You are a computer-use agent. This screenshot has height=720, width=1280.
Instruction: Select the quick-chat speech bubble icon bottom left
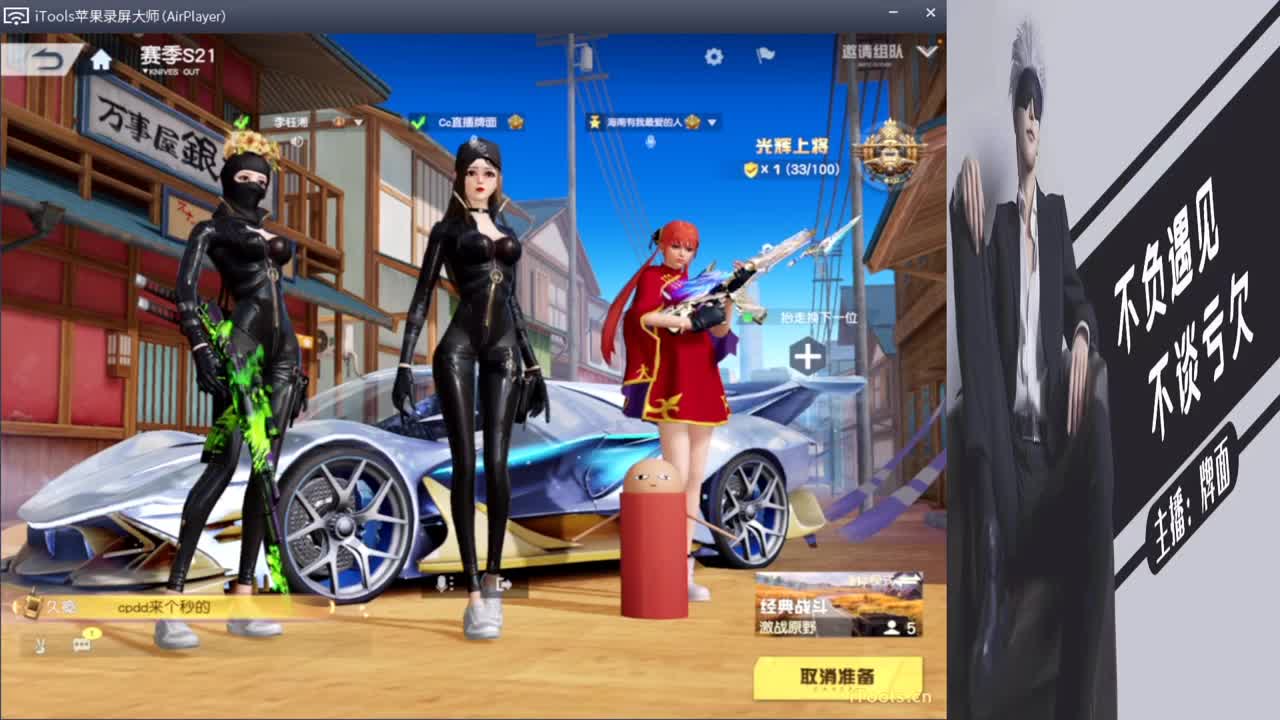click(83, 645)
